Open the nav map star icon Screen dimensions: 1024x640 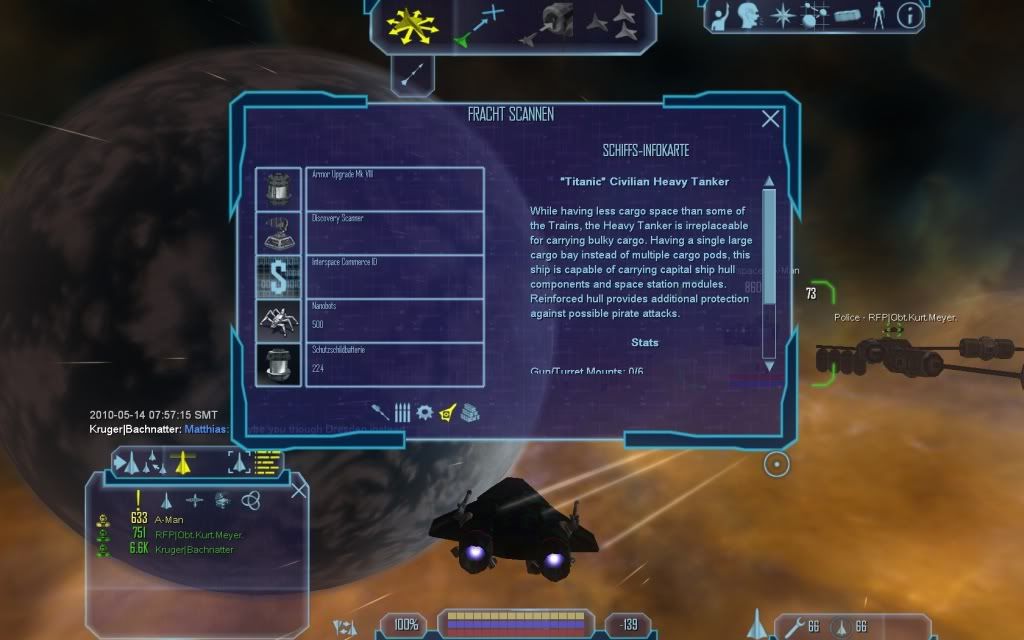782,16
